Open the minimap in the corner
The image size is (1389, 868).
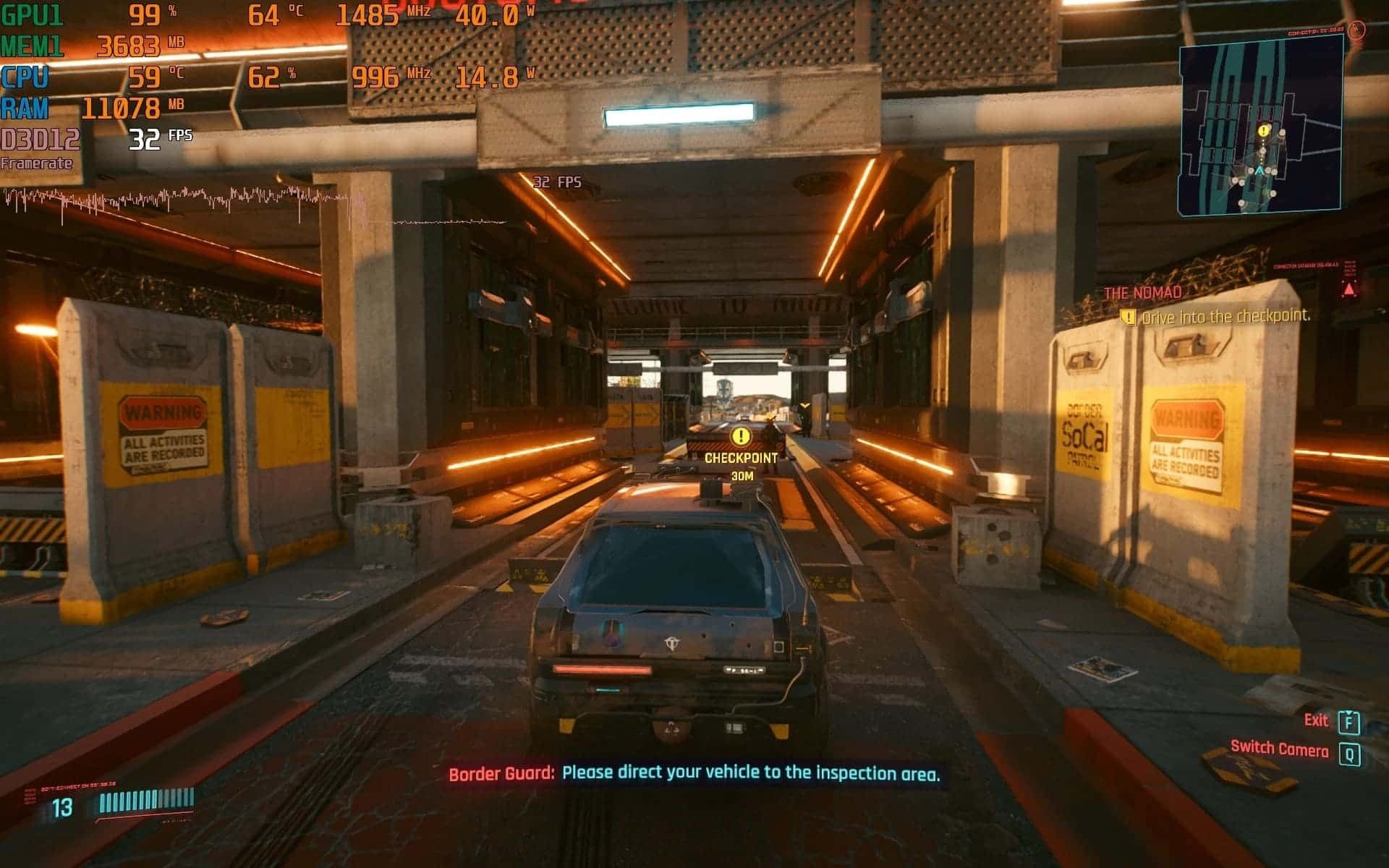pyautogui.click(x=1259, y=123)
